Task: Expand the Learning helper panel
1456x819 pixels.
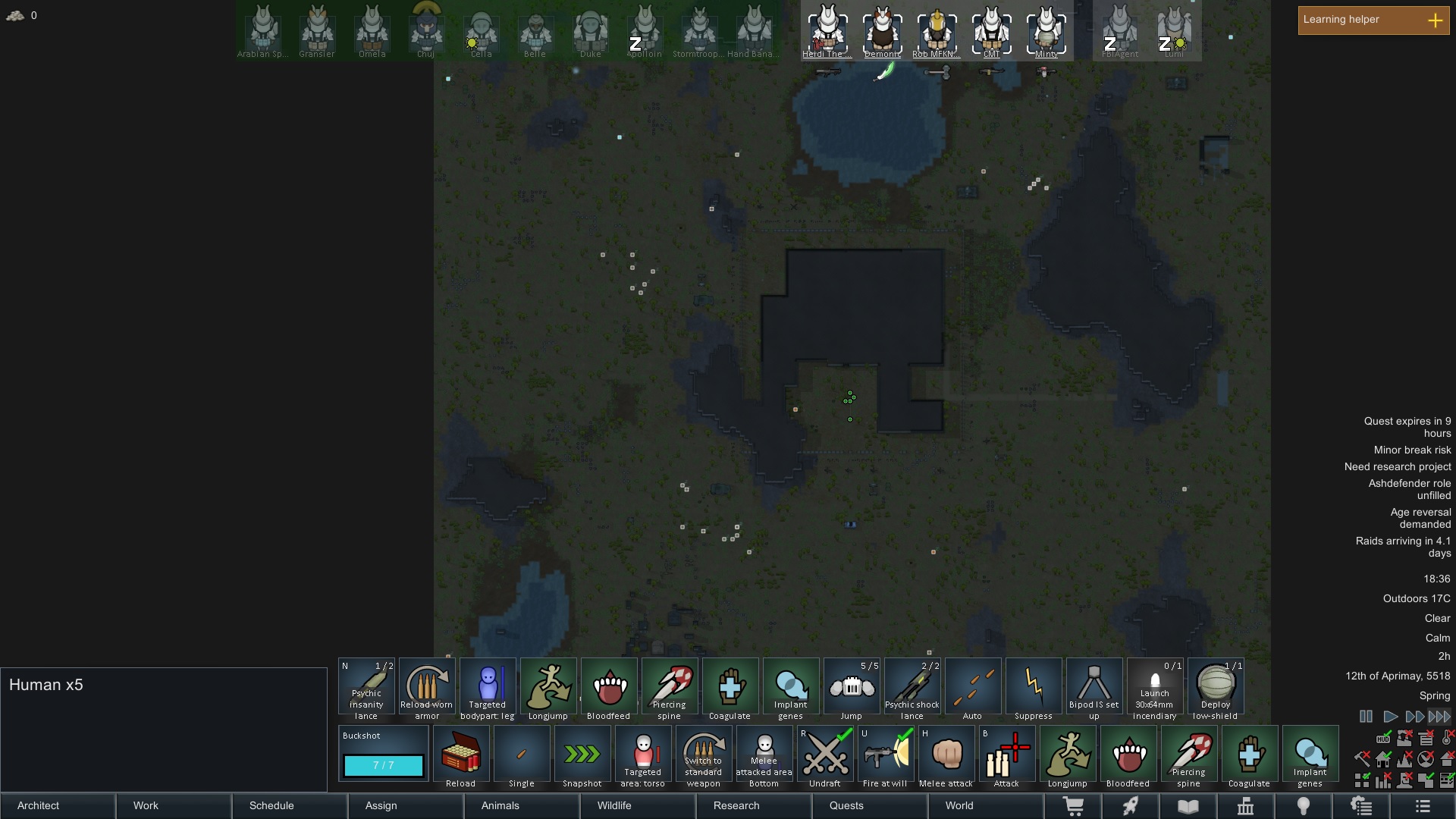Action: (1435, 20)
